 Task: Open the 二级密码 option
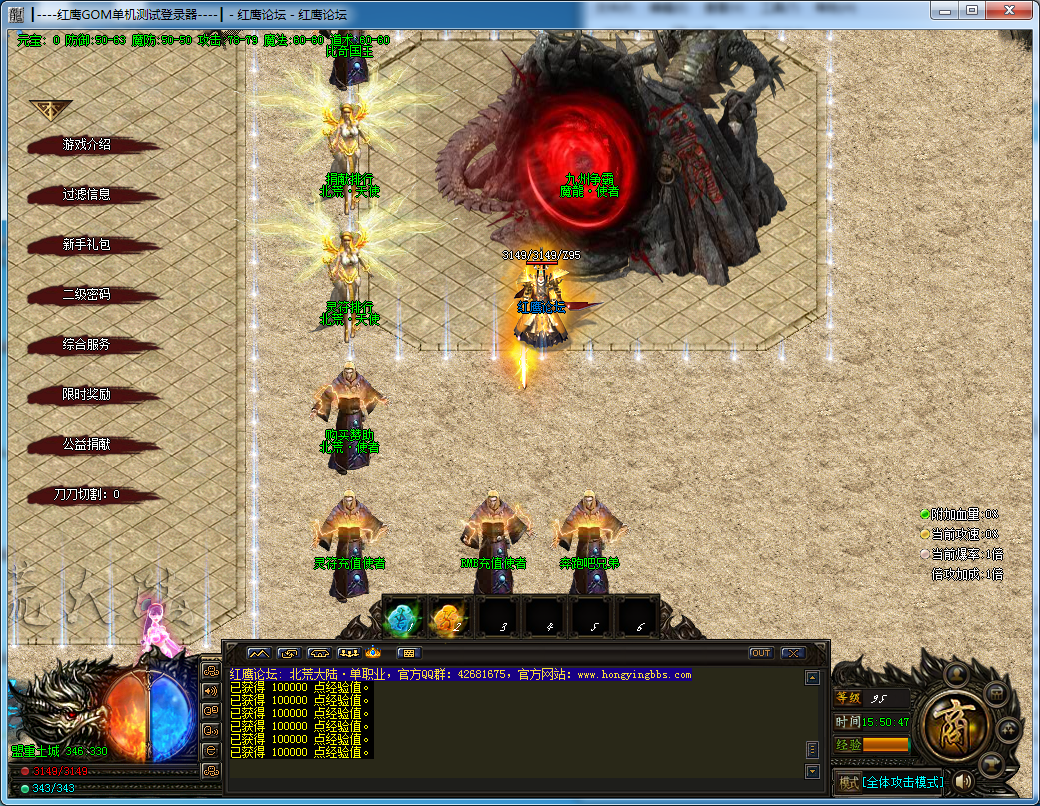pyautogui.click(x=87, y=295)
